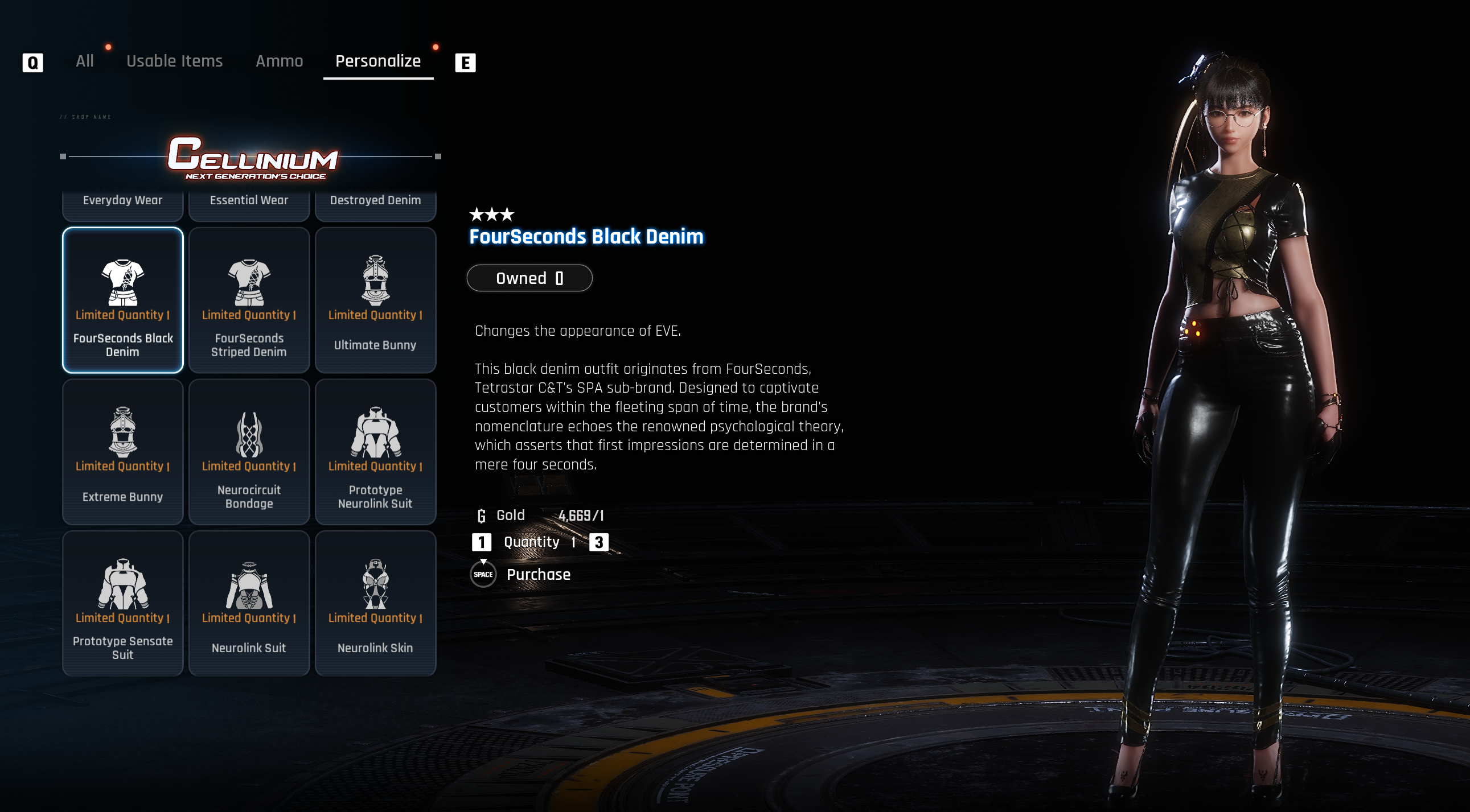Choose the Essential Wear outfit tile

(249, 204)
